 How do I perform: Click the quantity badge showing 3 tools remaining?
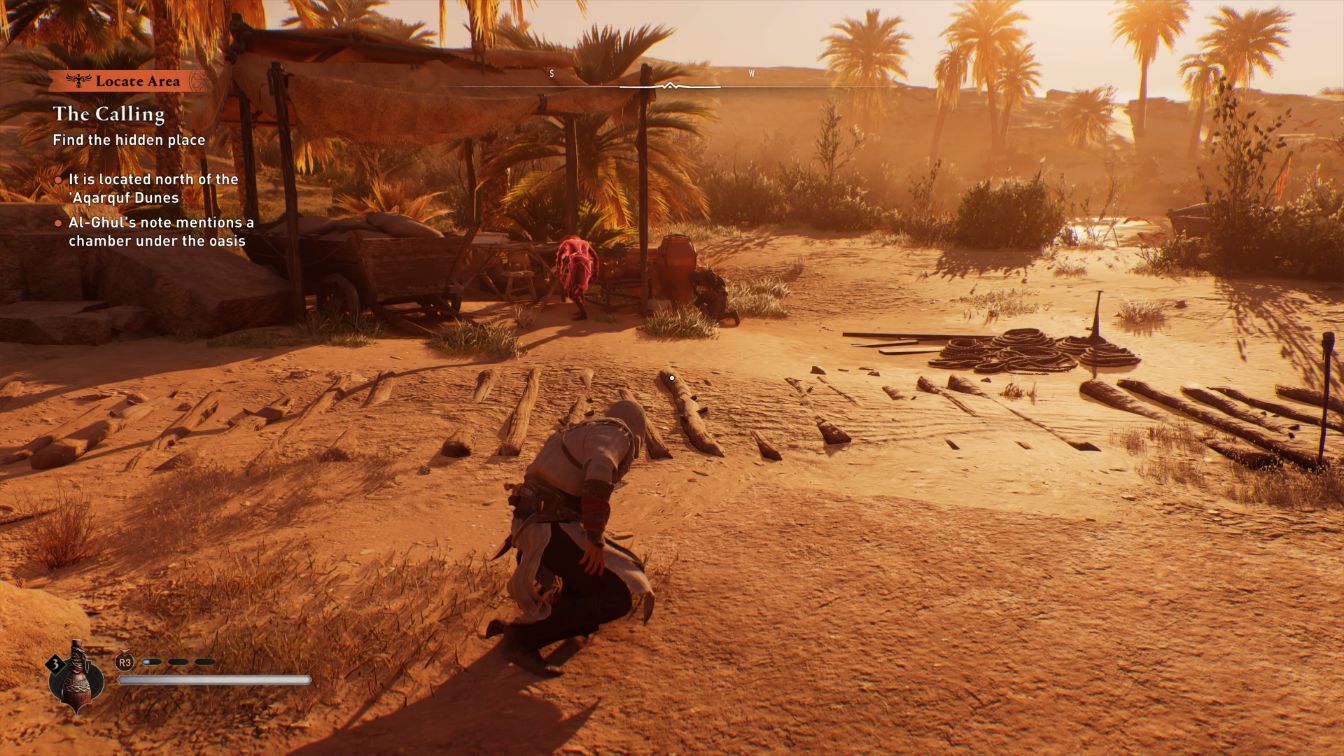(55, 663)
